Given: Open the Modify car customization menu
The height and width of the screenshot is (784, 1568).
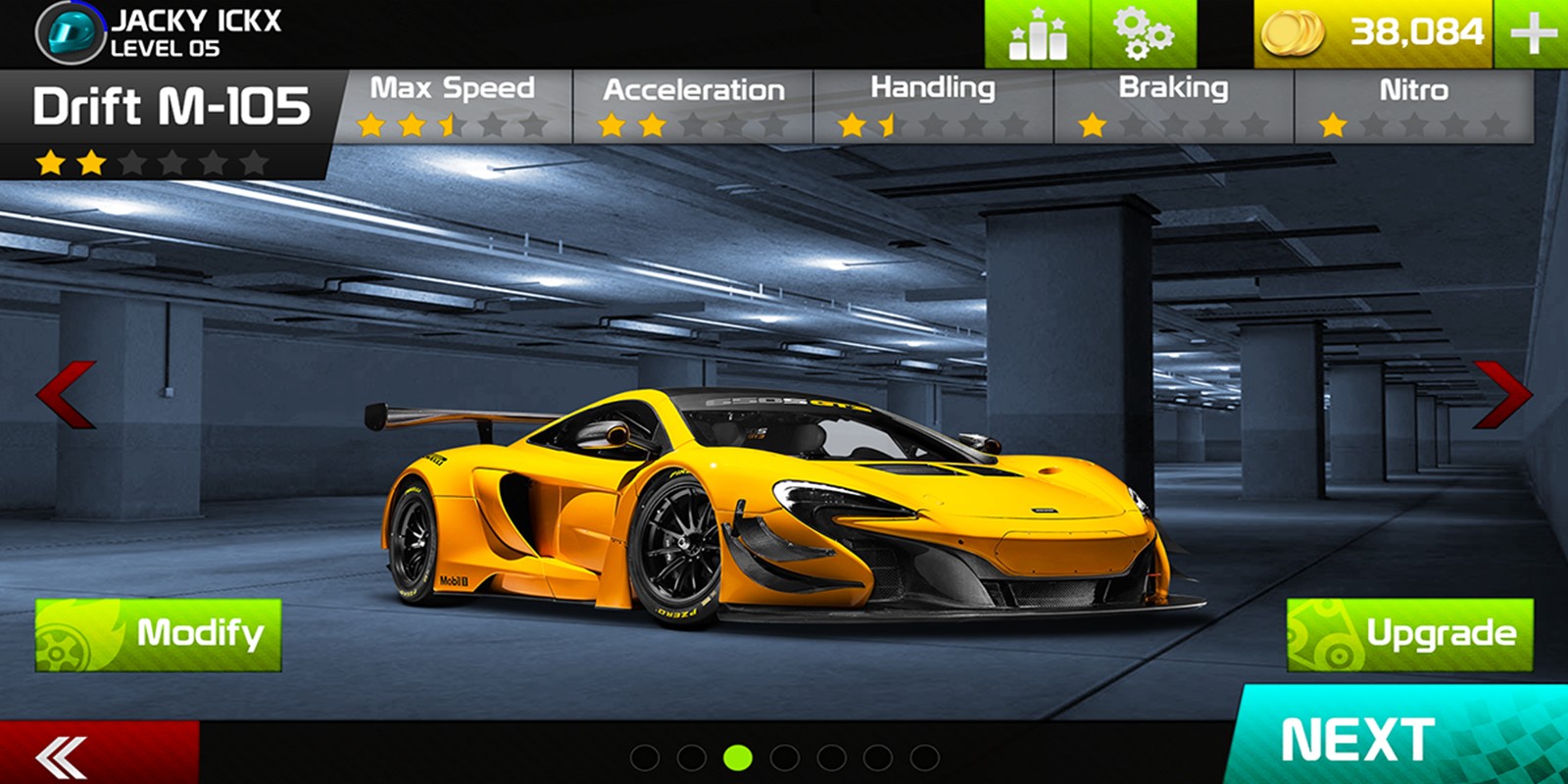Looking at the screenshot, I should click(x=158, y=635).
